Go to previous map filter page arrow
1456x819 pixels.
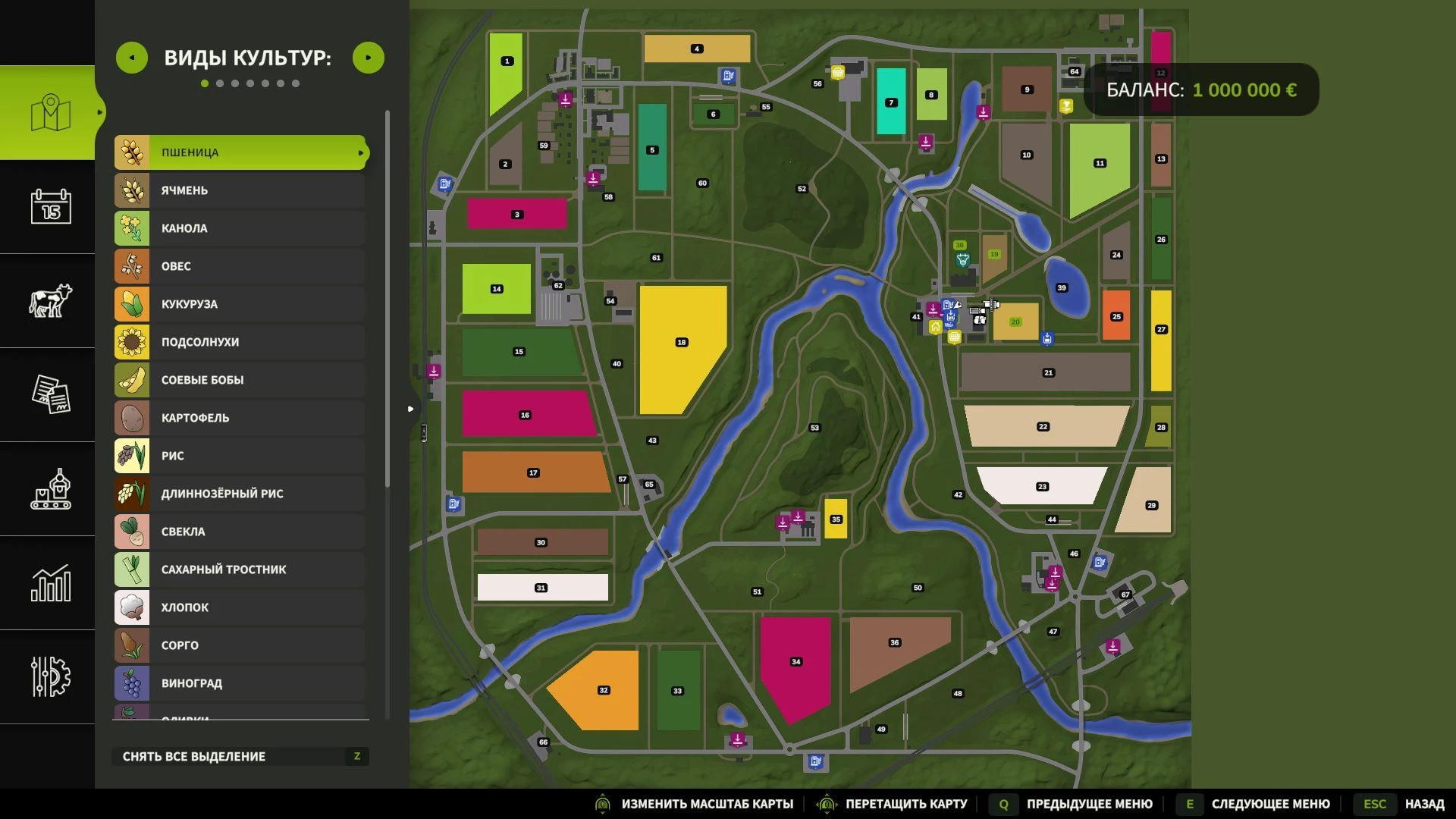pos(132,58)
